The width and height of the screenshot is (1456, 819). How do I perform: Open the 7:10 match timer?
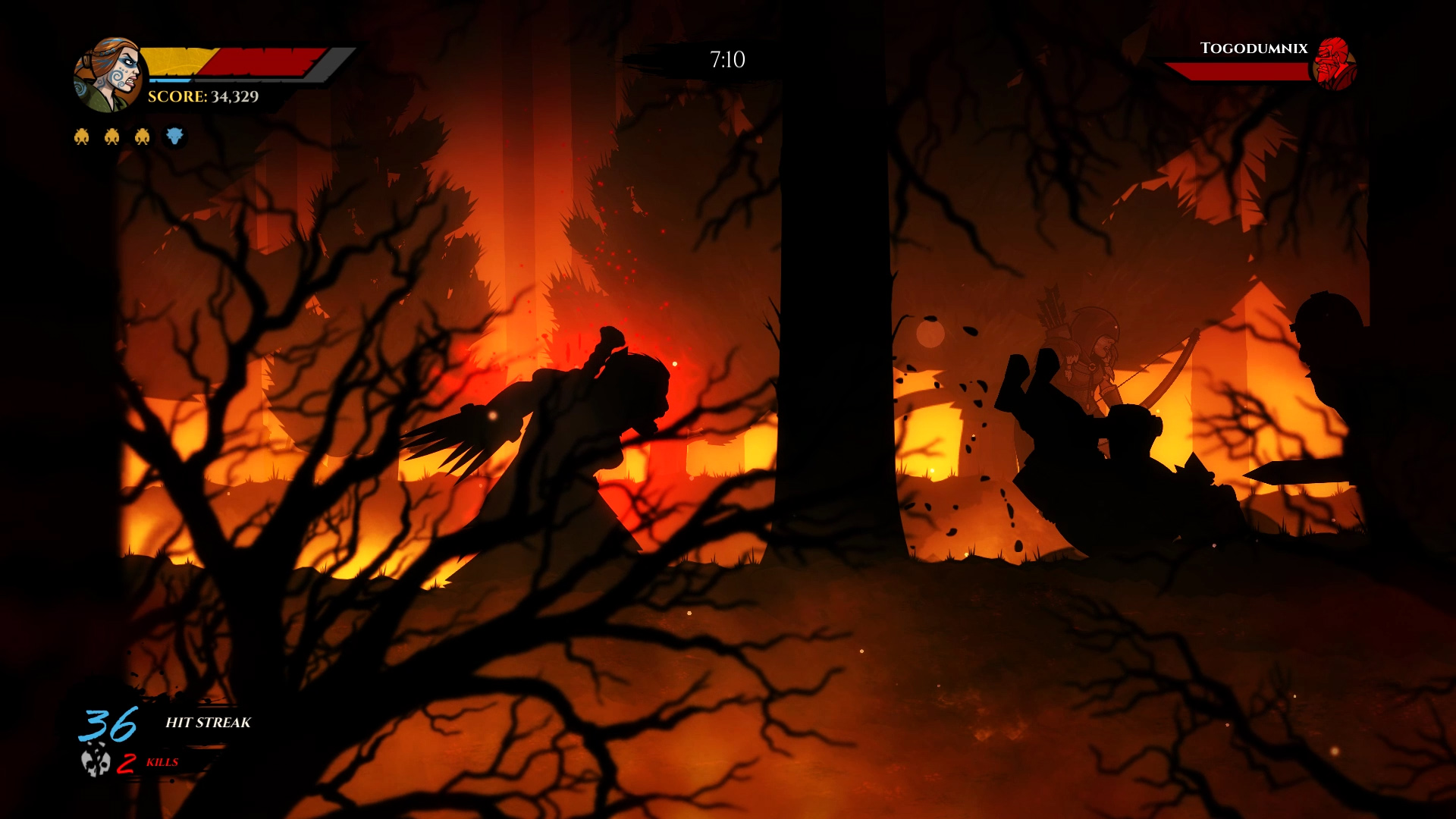pyautogui.click(x=726, y=56)
